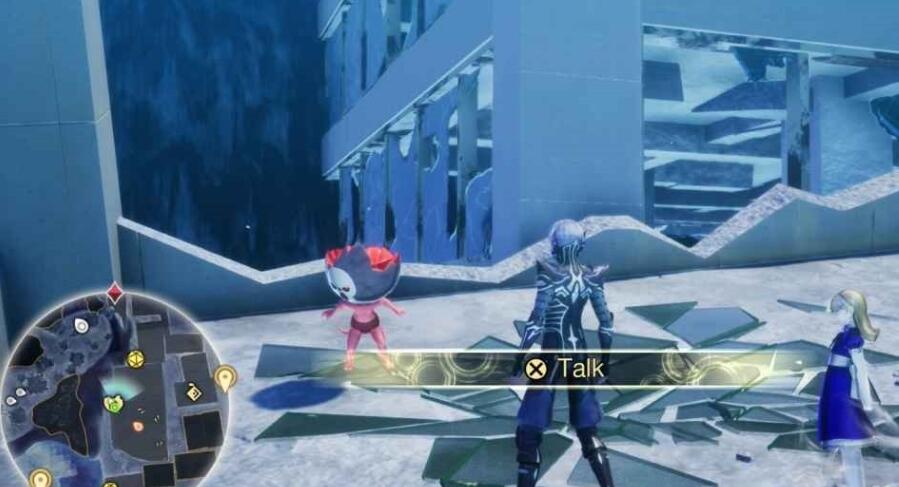The width and height of the screenshot is (899, 487).
Task: Click the yellow pin marker on the minimap's right edge
Action: click(225, 378)
